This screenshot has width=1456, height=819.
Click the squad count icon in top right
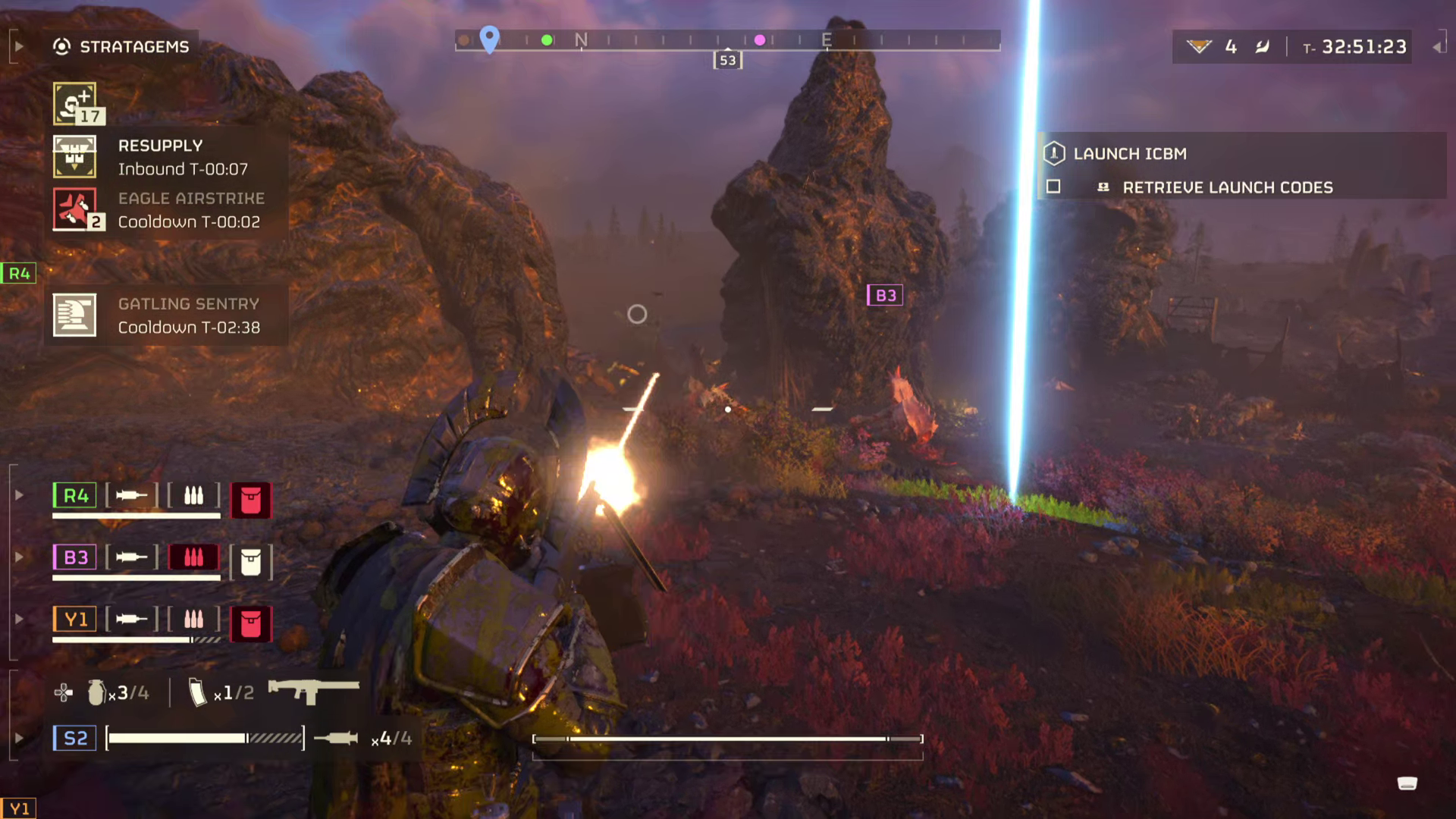(1199, 46)
